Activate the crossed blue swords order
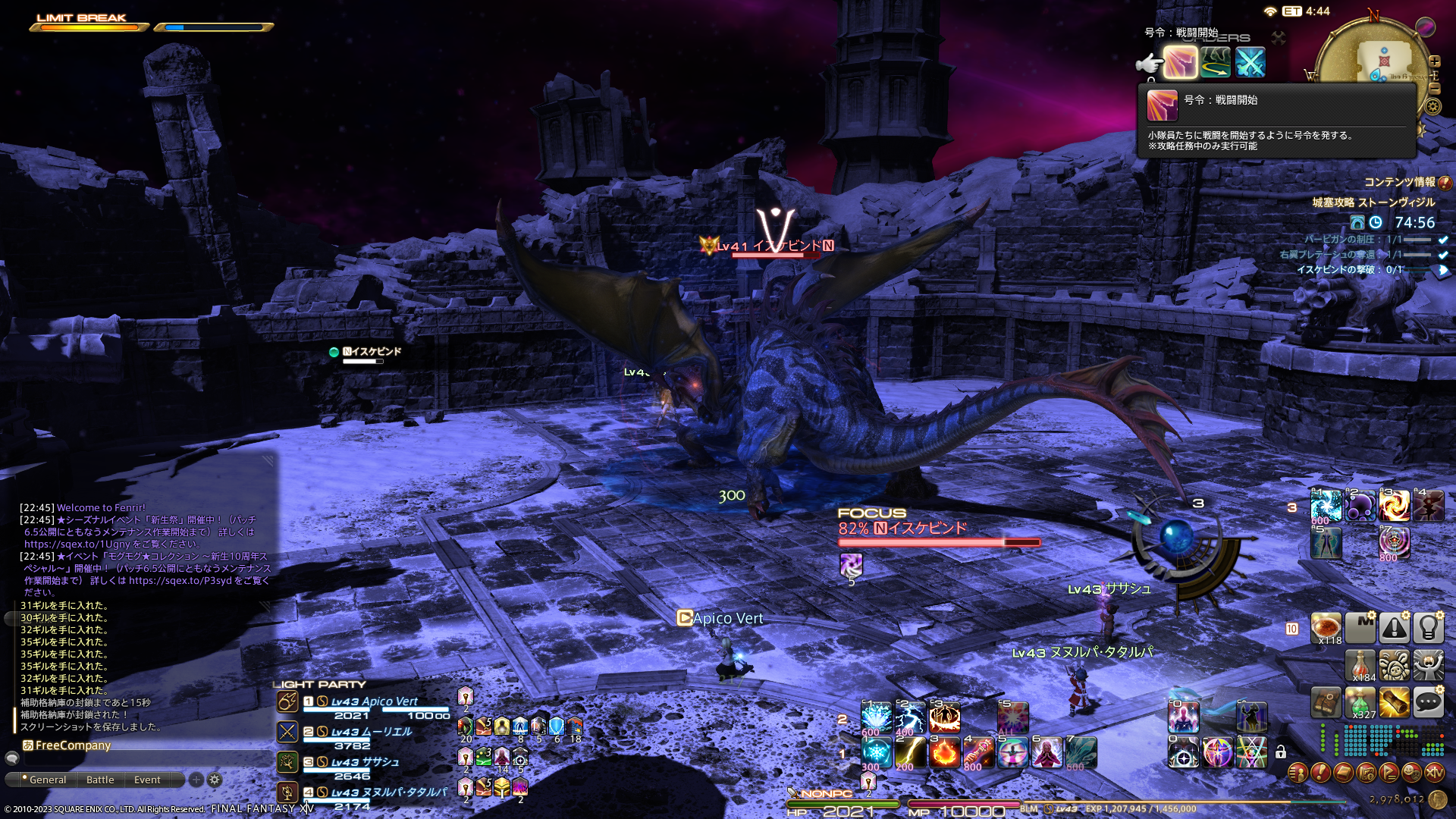 [1250, 62]
